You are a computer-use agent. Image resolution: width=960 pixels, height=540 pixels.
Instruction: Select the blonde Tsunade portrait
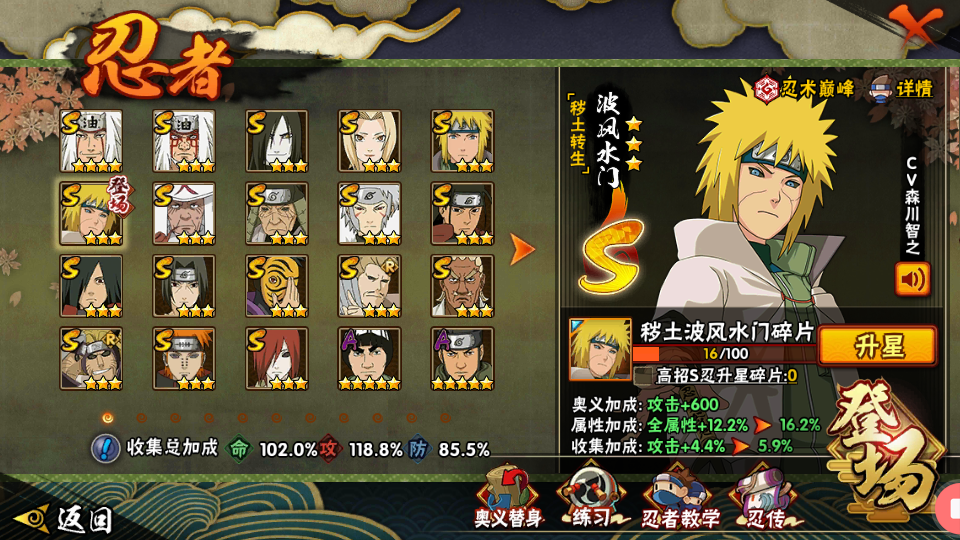369,141
